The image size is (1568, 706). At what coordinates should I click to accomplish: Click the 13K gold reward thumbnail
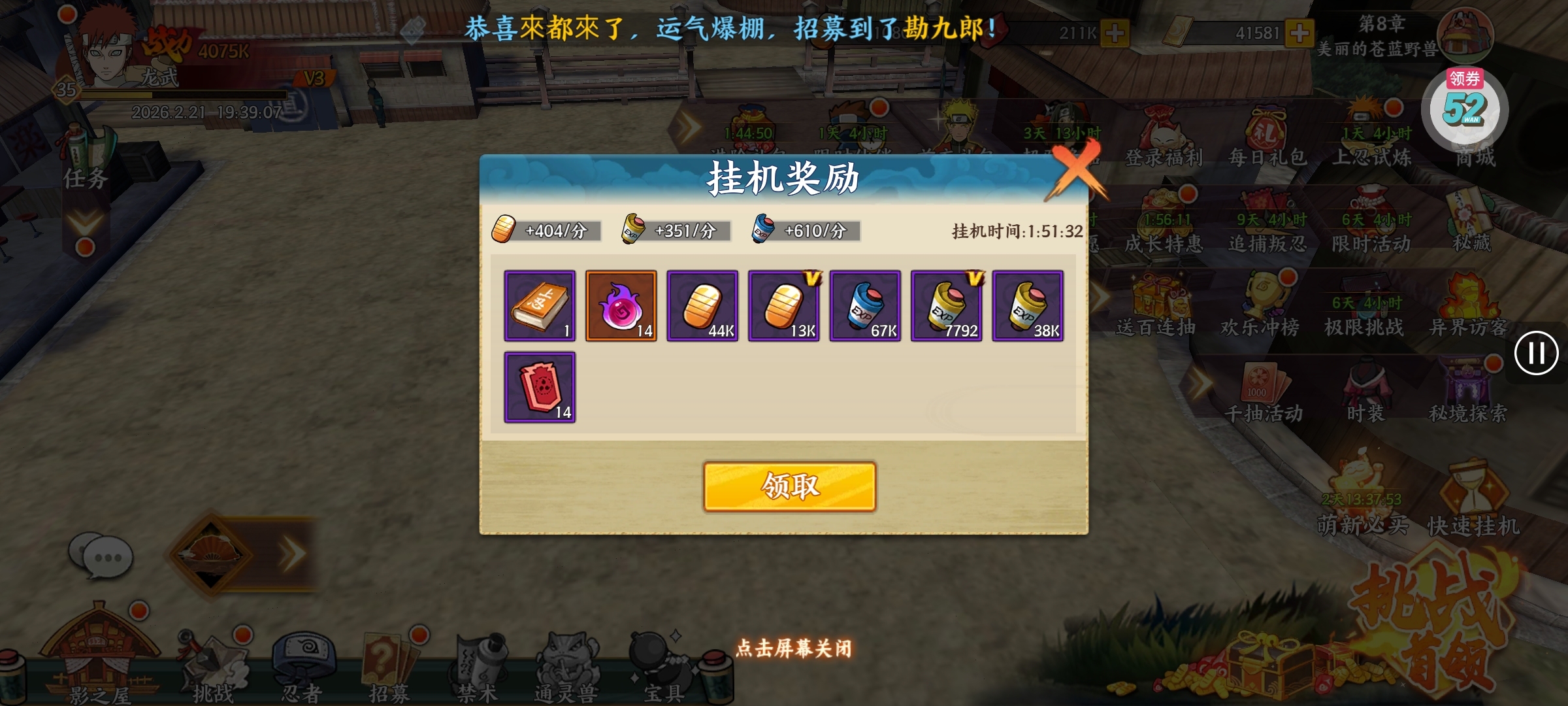coord(783,305)
